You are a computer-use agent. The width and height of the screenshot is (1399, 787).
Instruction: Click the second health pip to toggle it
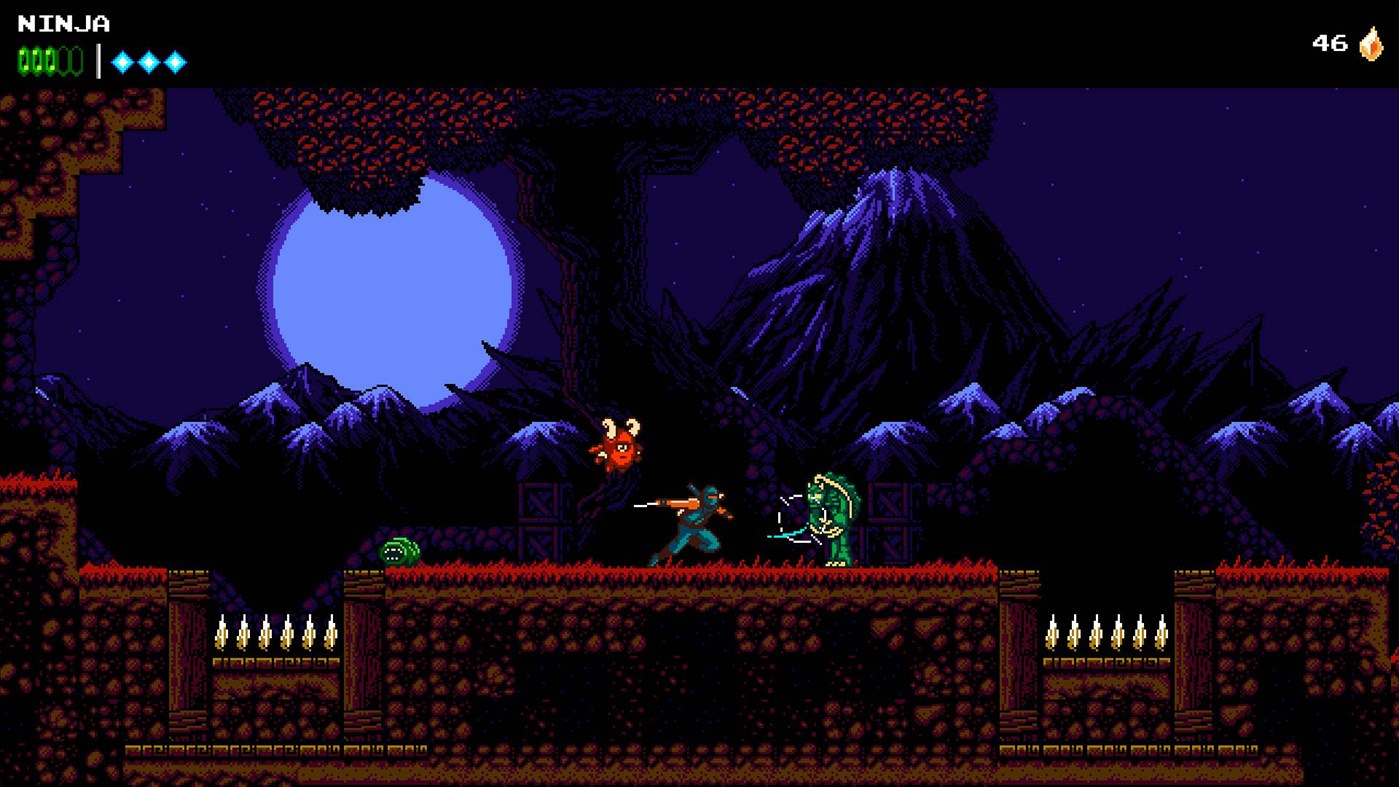(x=36, y=60)
